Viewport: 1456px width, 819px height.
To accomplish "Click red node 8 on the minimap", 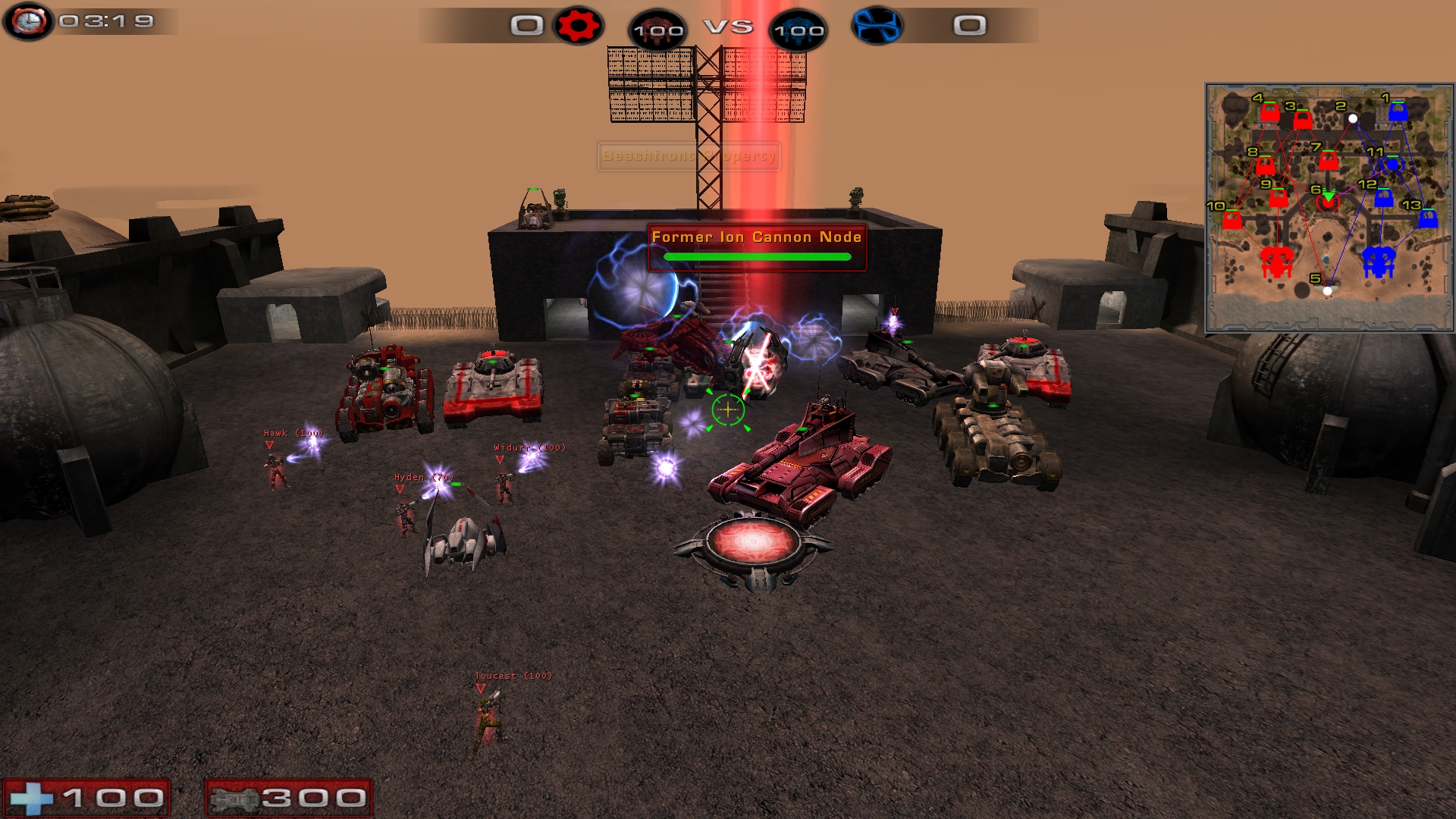I will click(x=1265, y=165).
